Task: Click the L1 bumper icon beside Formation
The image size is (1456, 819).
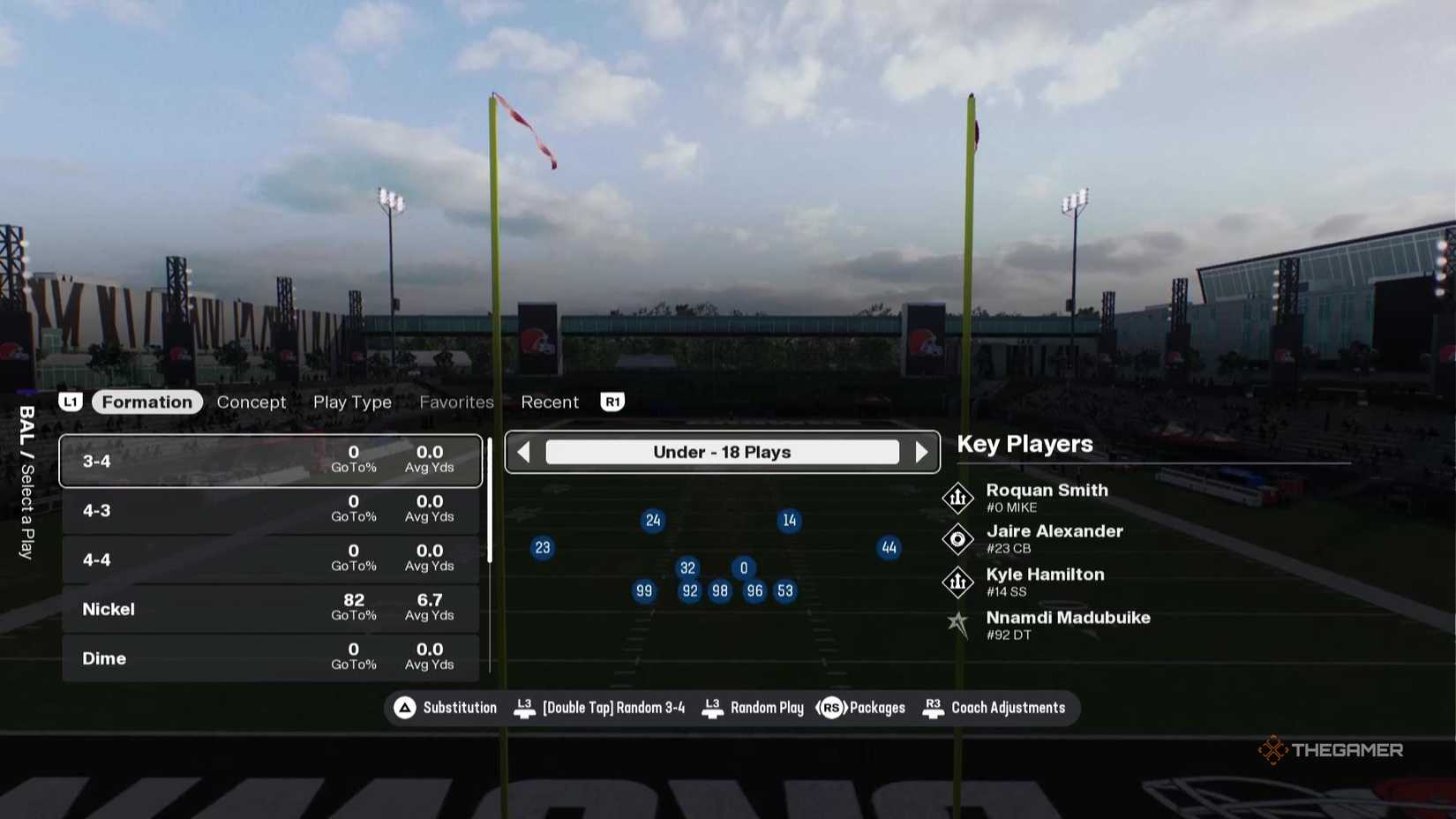Action: click(x=71, y=402)
